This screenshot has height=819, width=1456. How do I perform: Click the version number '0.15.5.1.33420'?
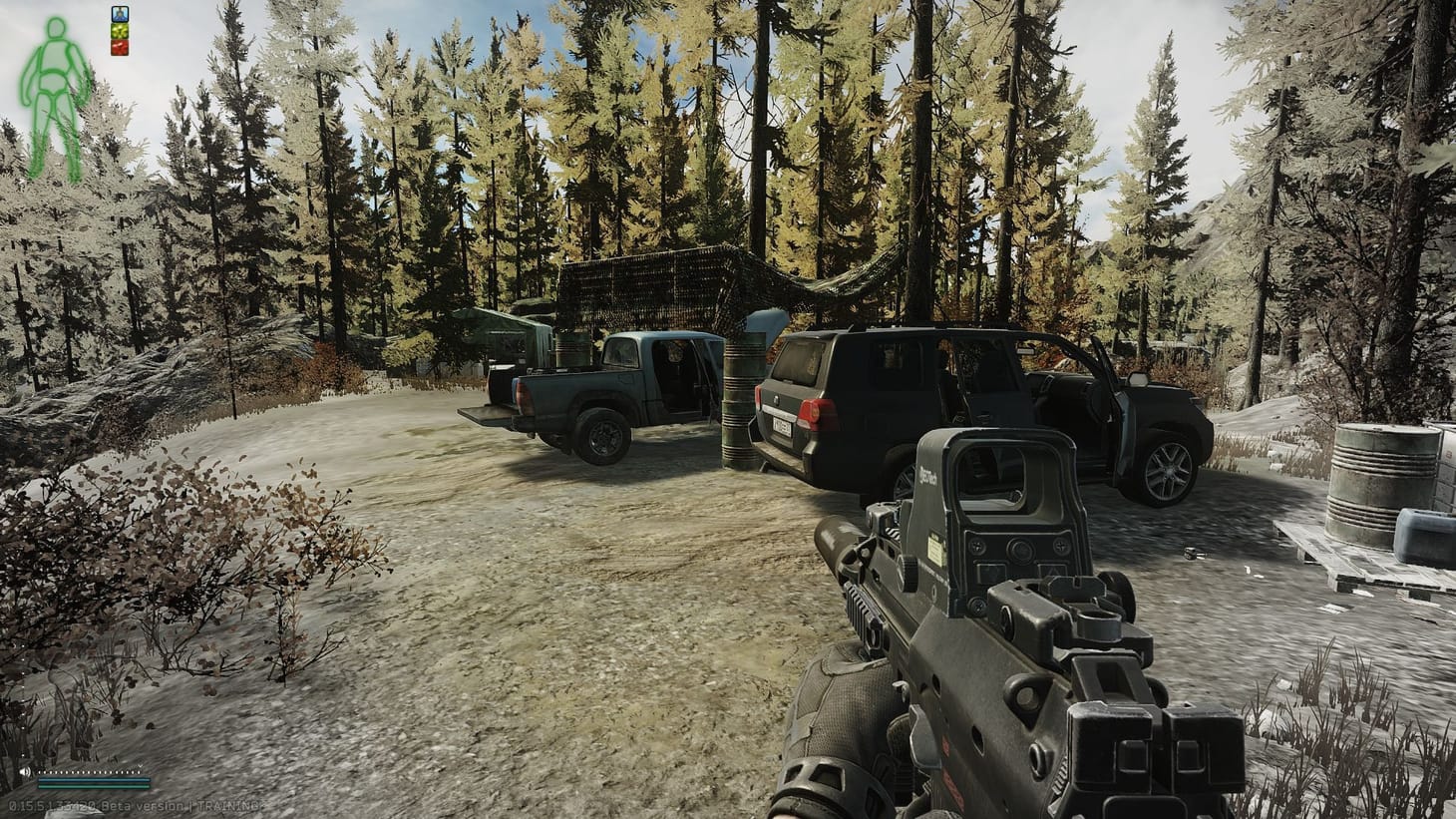pyautogui.click(x=52, y=804)
